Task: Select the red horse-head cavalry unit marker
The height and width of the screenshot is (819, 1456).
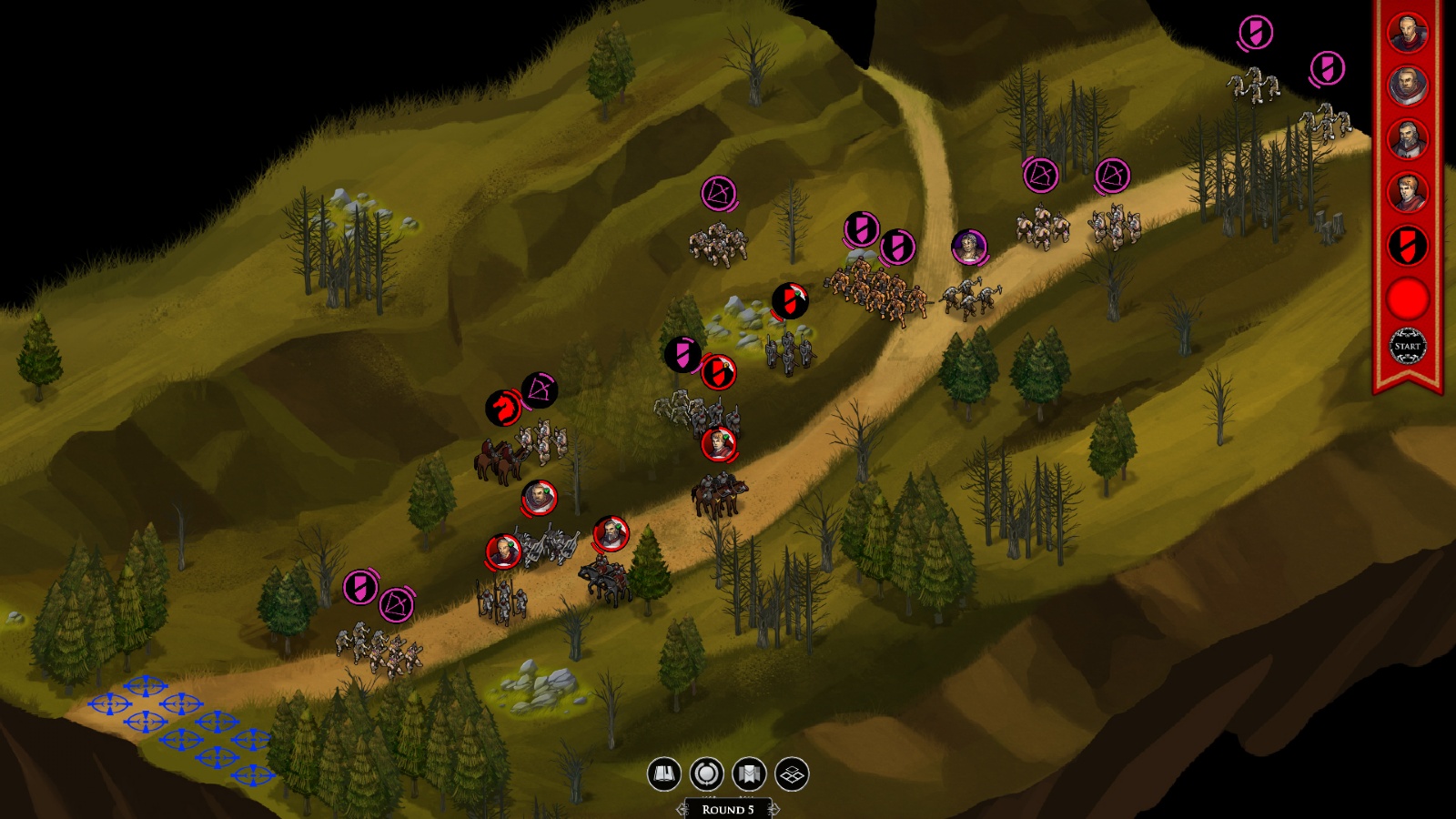Action: tap(502, 409)
